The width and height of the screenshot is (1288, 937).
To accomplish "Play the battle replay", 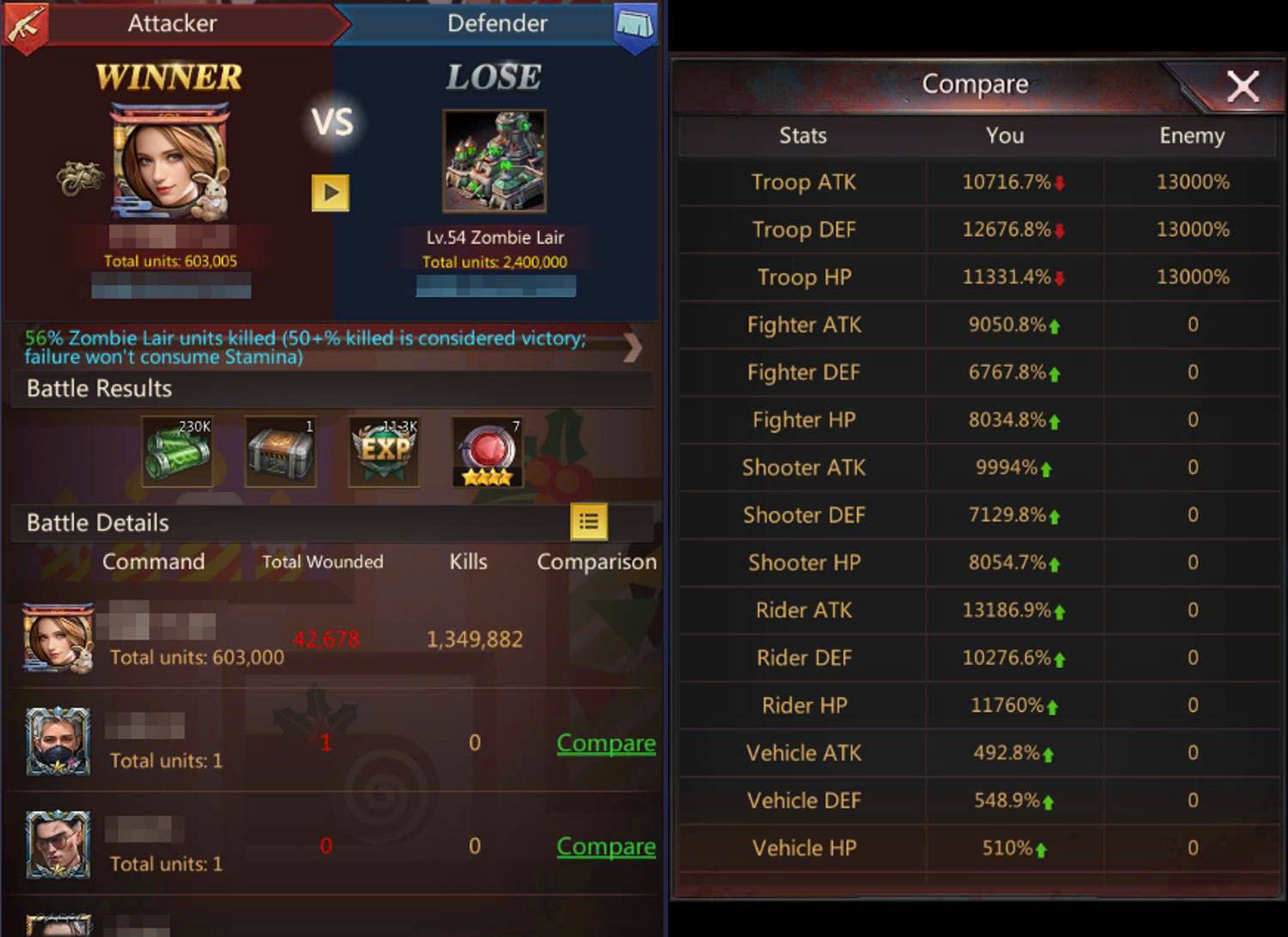I will pos(330,192).
